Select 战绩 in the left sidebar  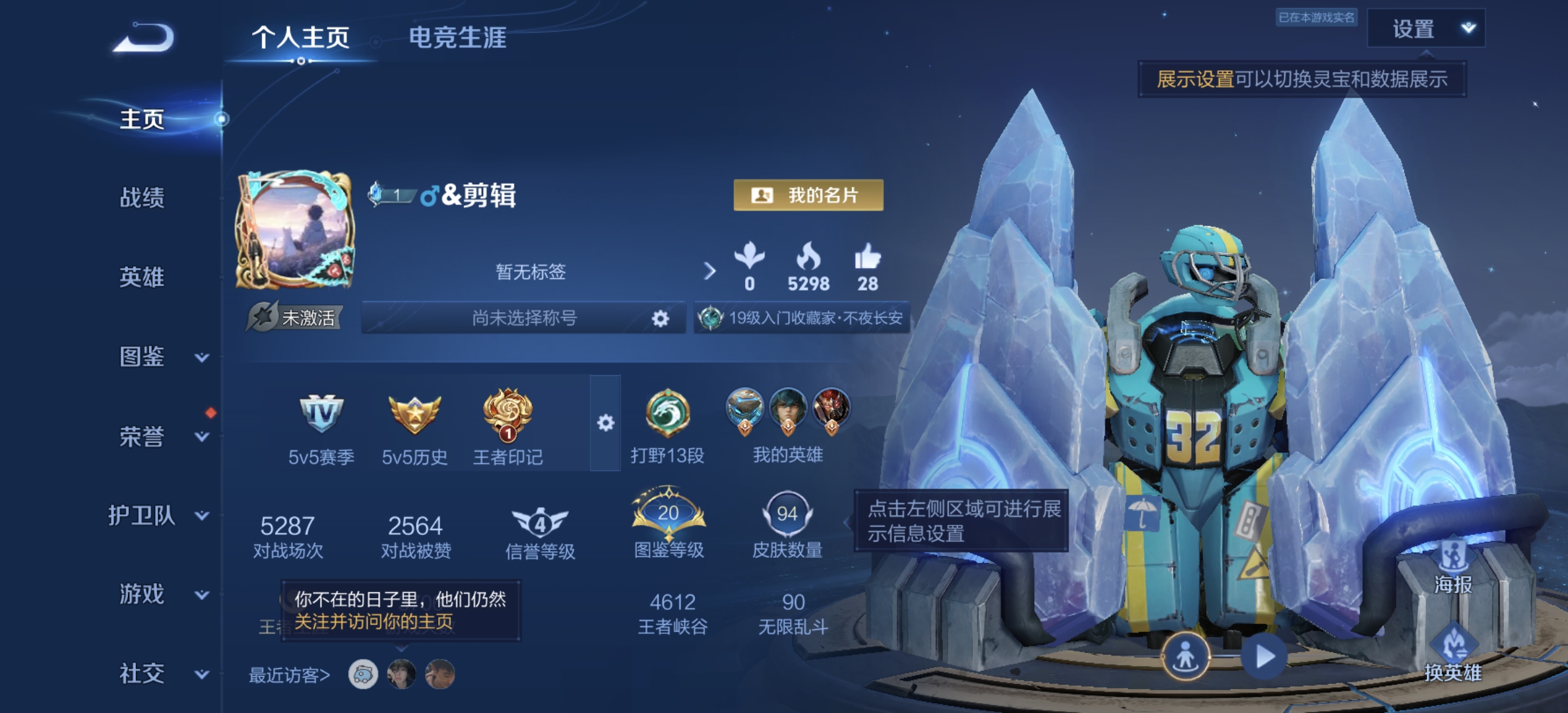(x=144, y=198)
